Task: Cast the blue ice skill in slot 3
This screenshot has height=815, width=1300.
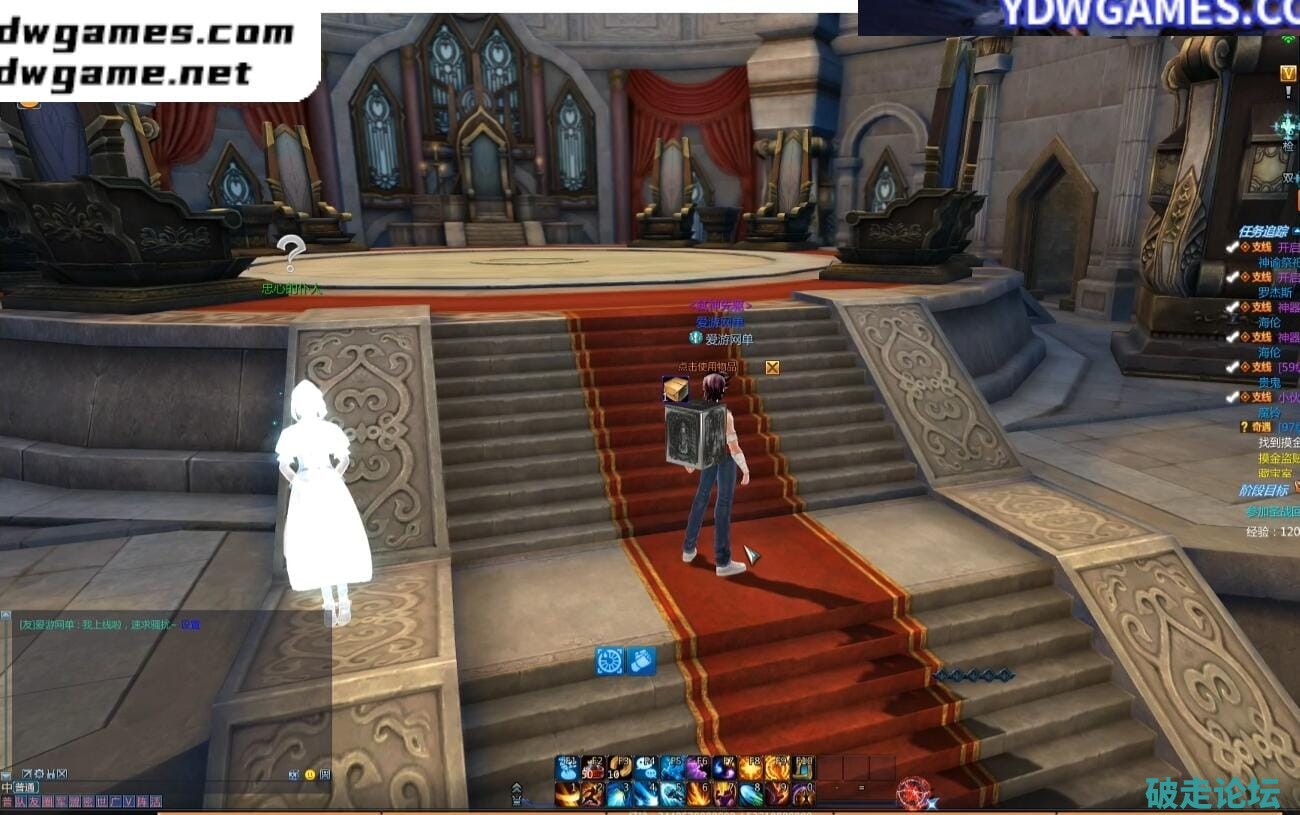Action: coord(620,794)
